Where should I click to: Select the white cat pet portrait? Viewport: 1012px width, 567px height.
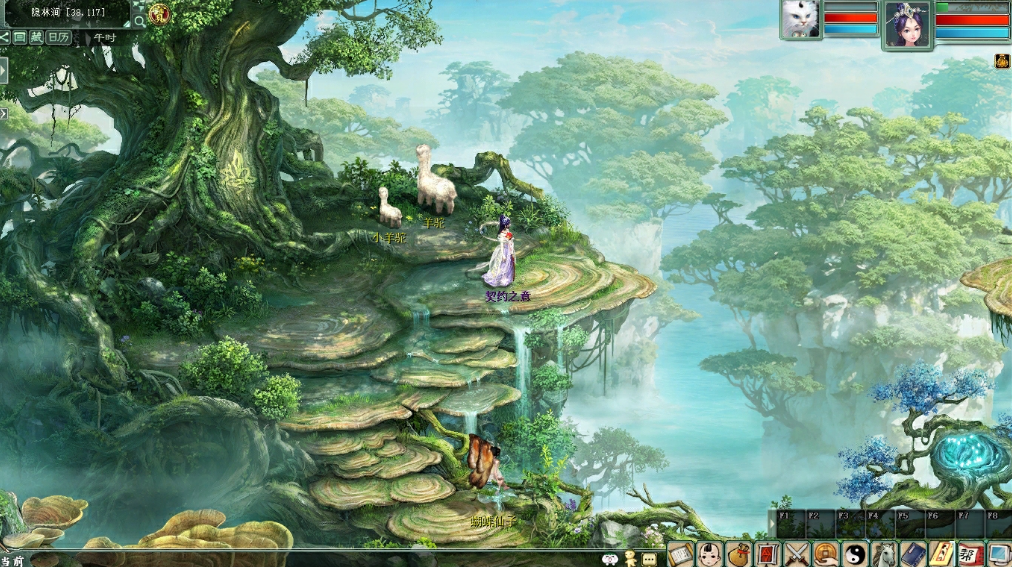(x=800, y=19)
